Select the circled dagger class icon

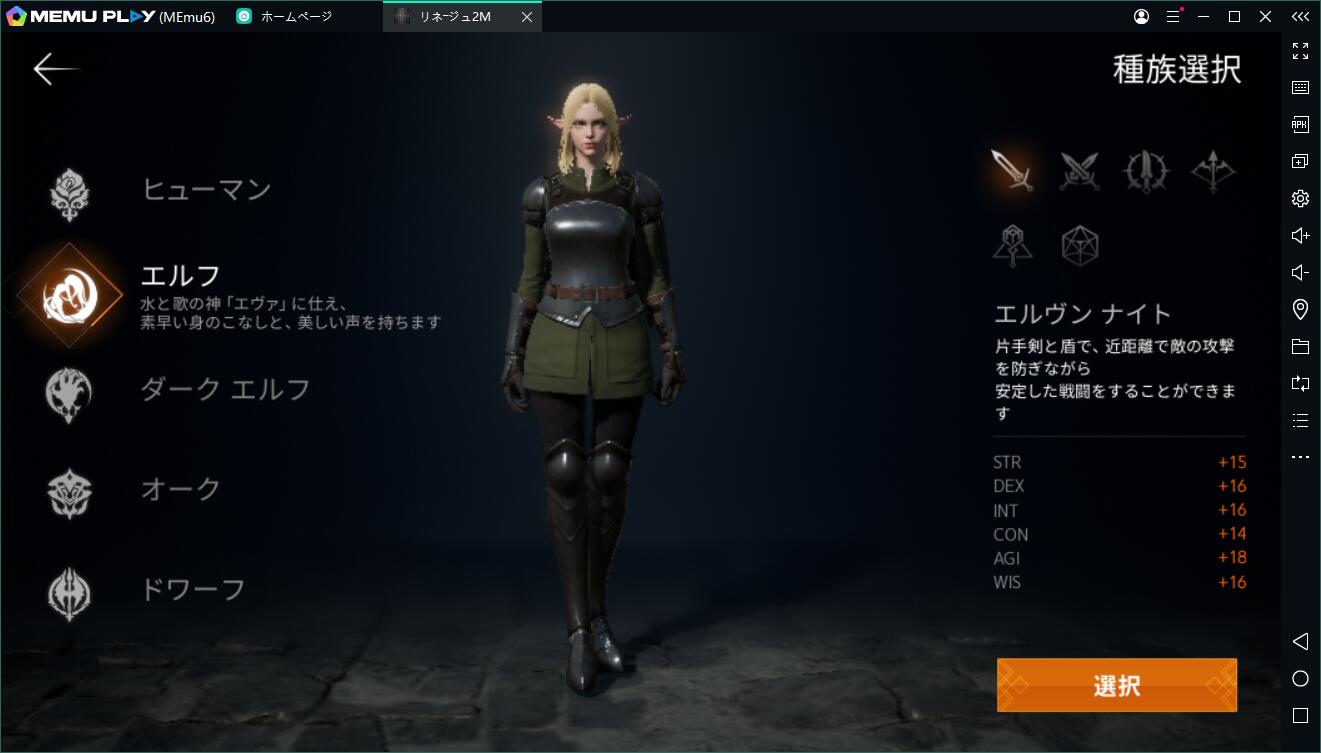1146,170
